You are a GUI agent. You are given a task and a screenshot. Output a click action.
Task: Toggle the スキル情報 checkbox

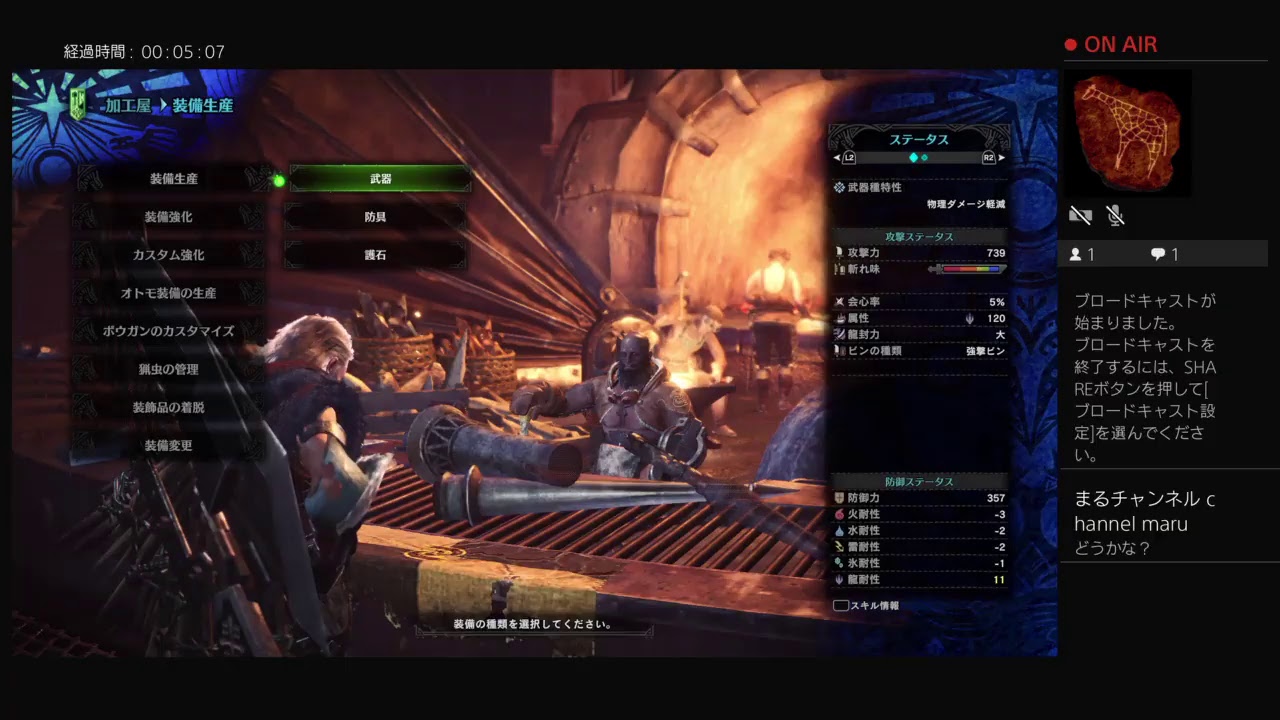pyautogui.click(x=840, y=604)
